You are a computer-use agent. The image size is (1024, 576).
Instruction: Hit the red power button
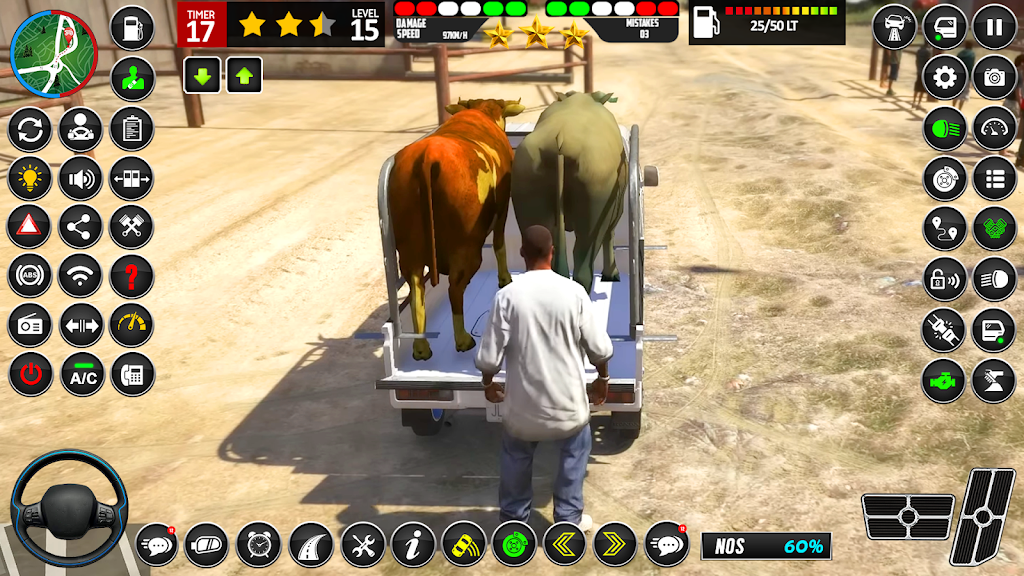tap(30, 374)
